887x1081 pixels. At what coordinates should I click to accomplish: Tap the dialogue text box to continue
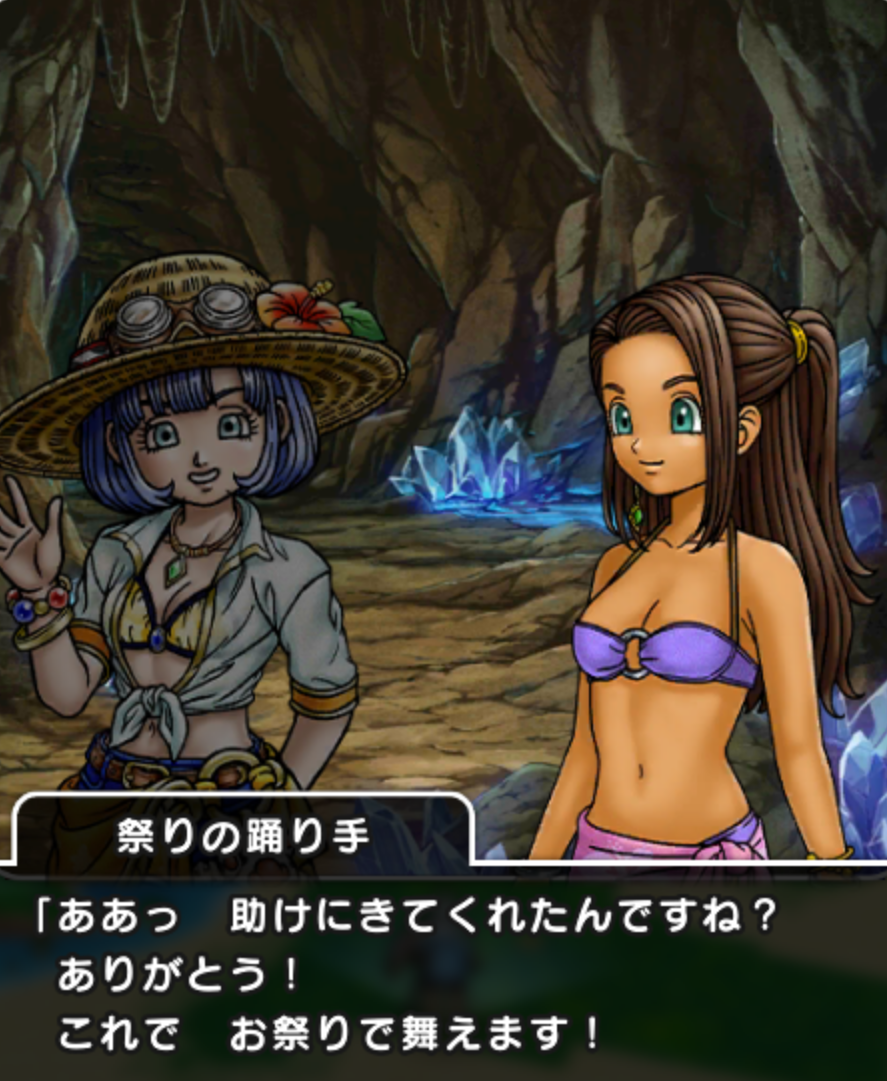tap(443, 975)
